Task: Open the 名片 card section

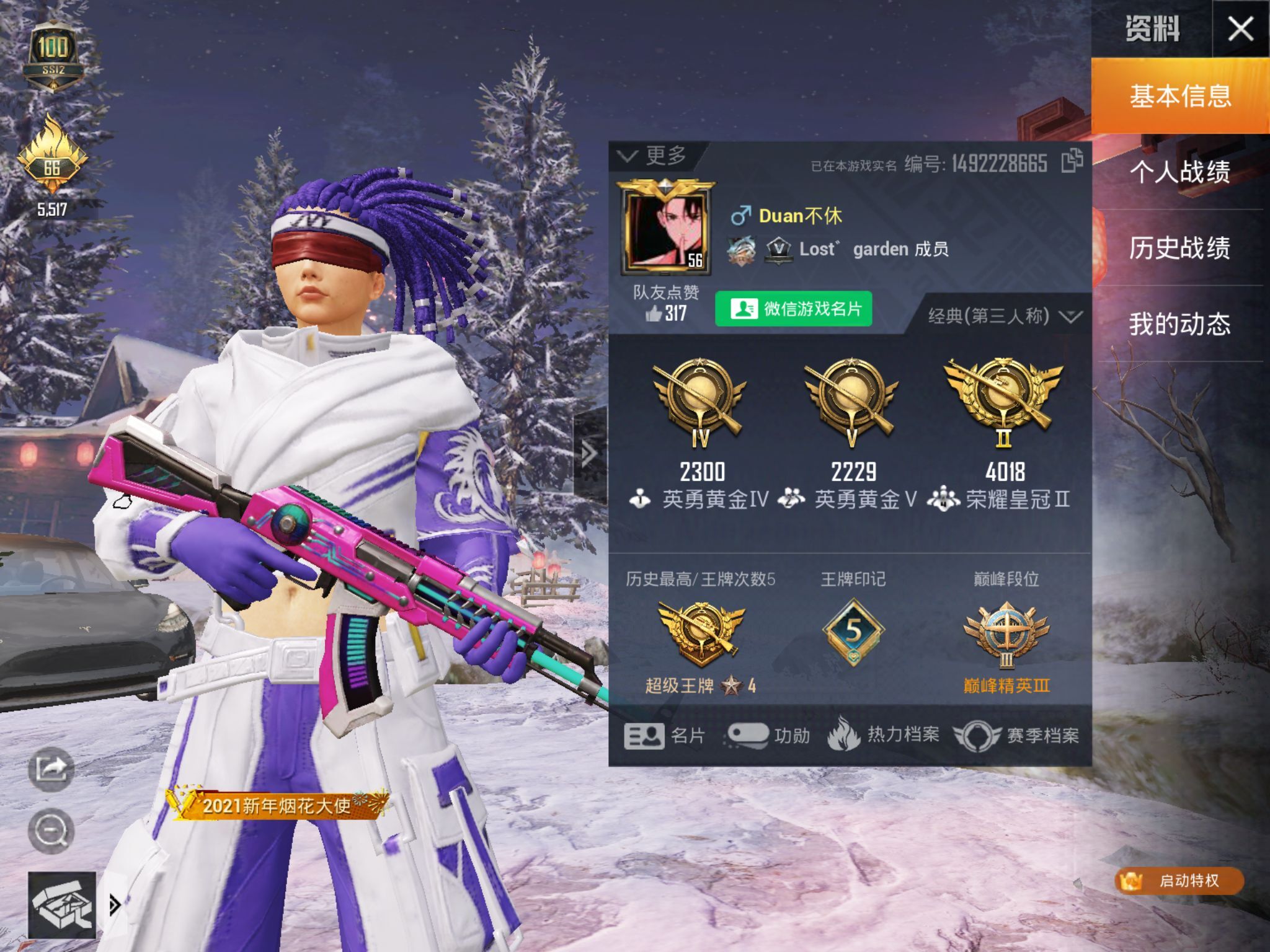Action: pos(665,736)
